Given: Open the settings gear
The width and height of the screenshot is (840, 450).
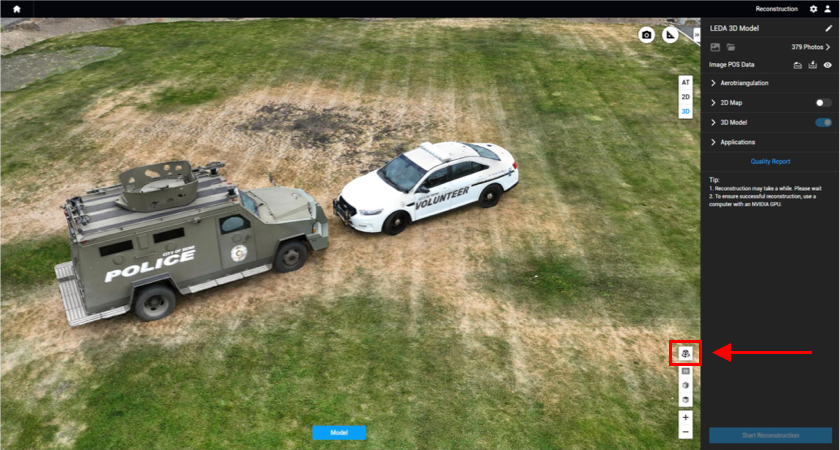Looking at the screenshot, I should [x=813, y=9].
